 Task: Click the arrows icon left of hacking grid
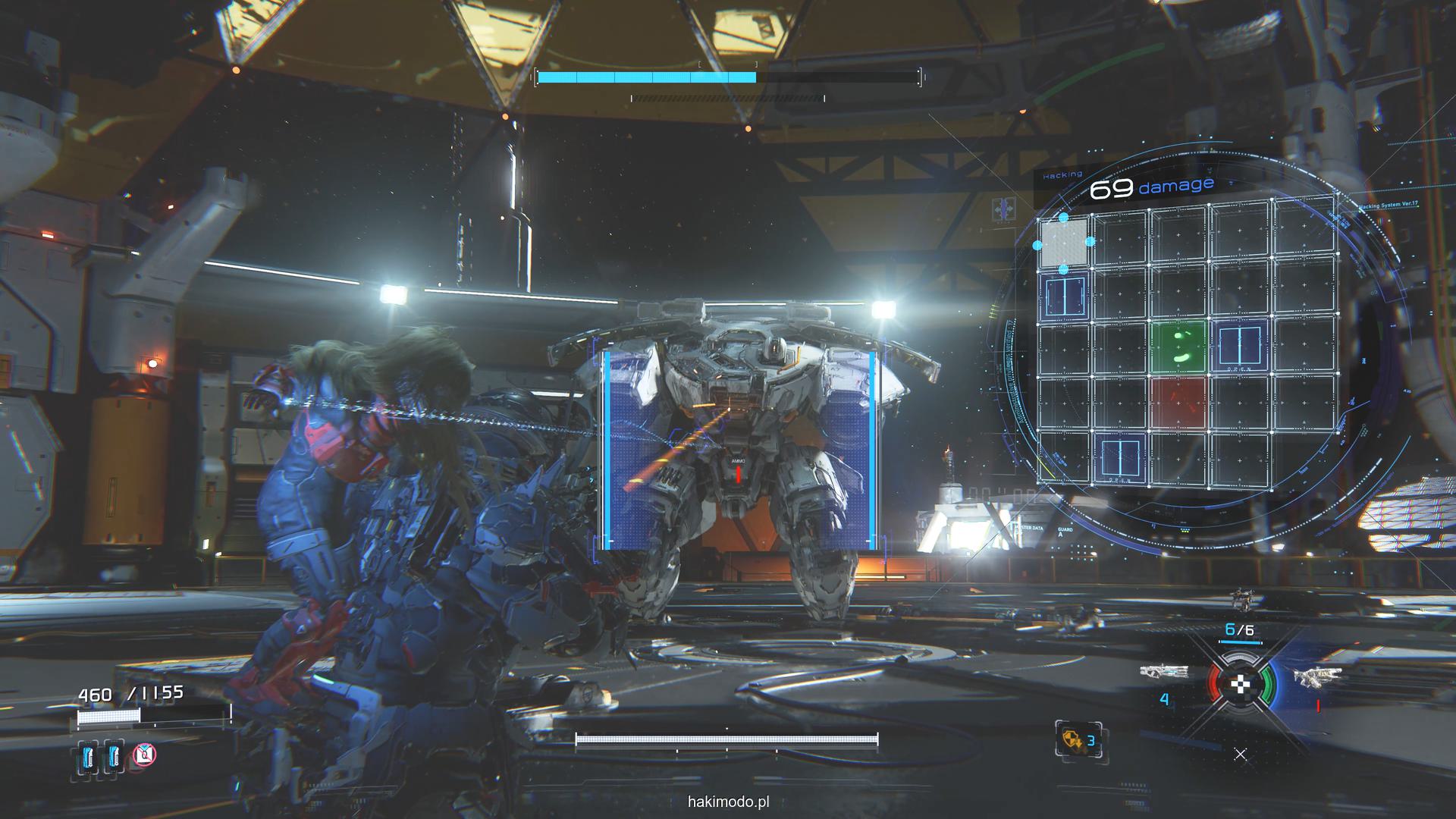[x=1007, y=209]
